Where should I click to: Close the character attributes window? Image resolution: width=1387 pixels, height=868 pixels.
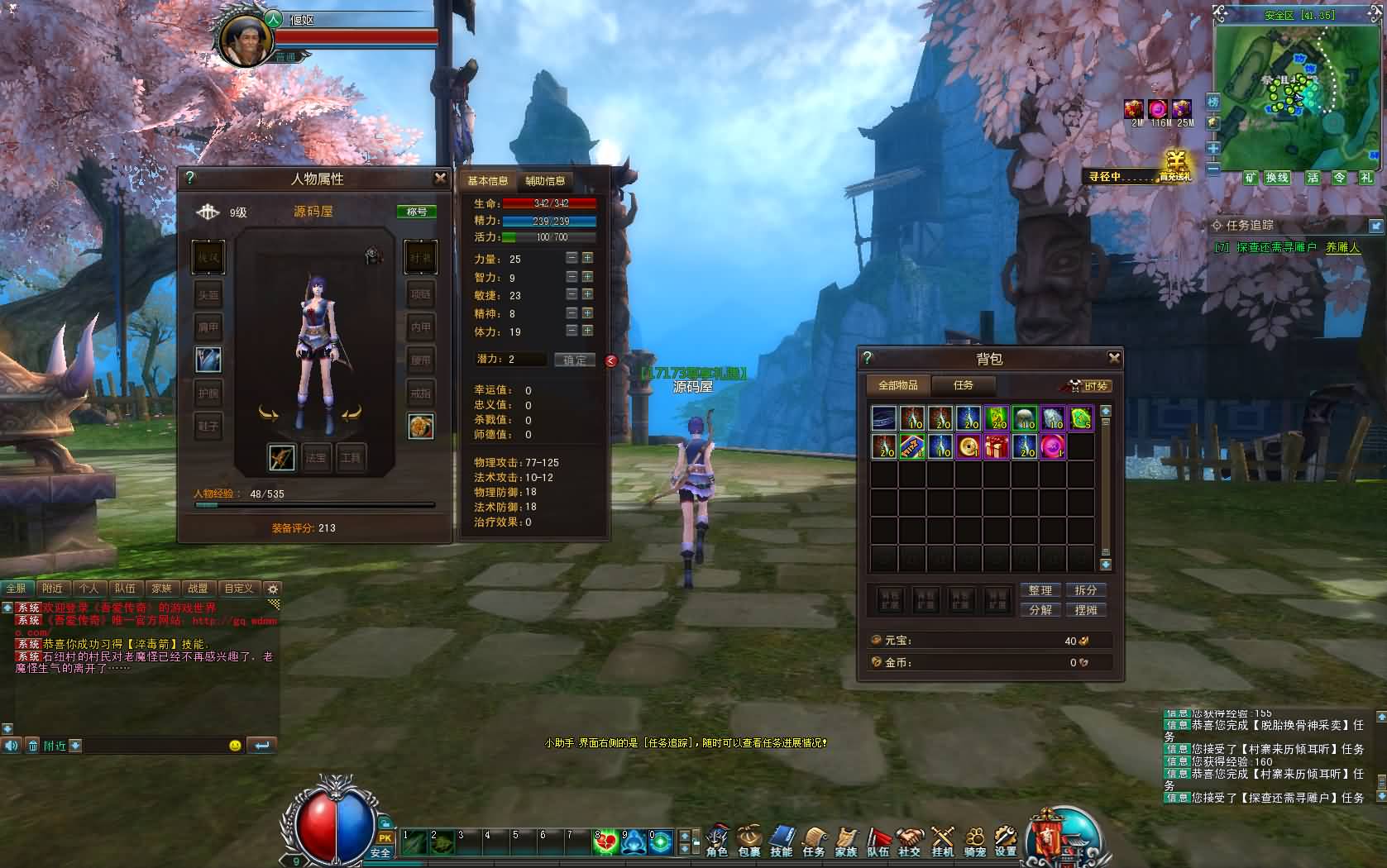pyautogui.click(x=440, y=178)
